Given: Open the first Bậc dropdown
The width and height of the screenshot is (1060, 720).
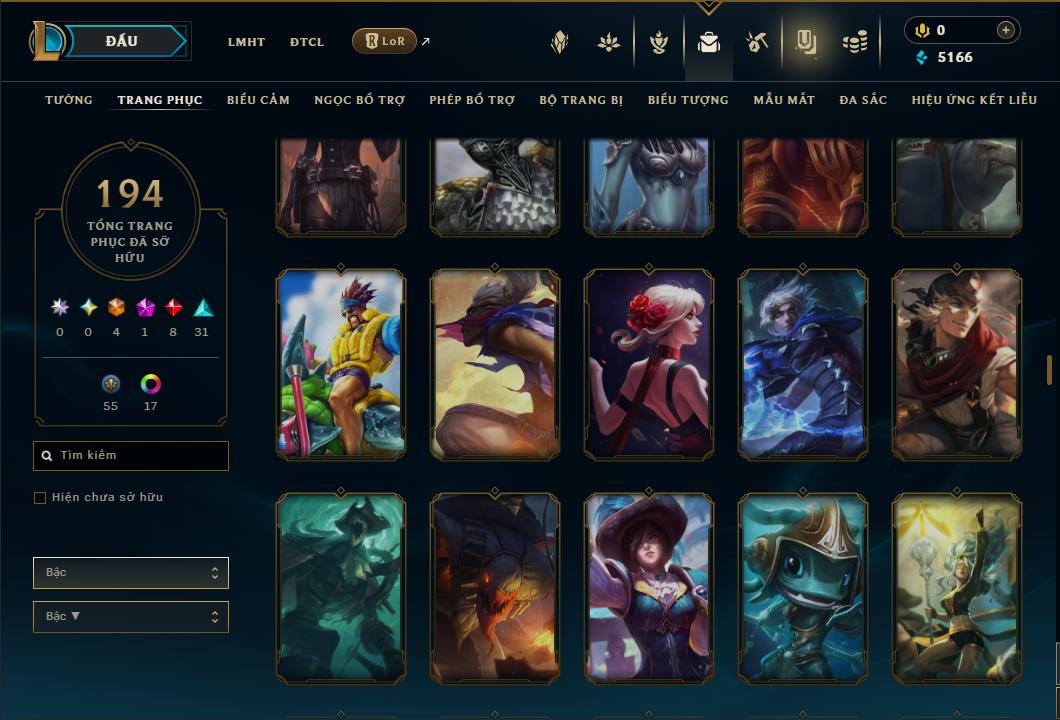Looking at the screenshot, I should [x=131, y=573].
